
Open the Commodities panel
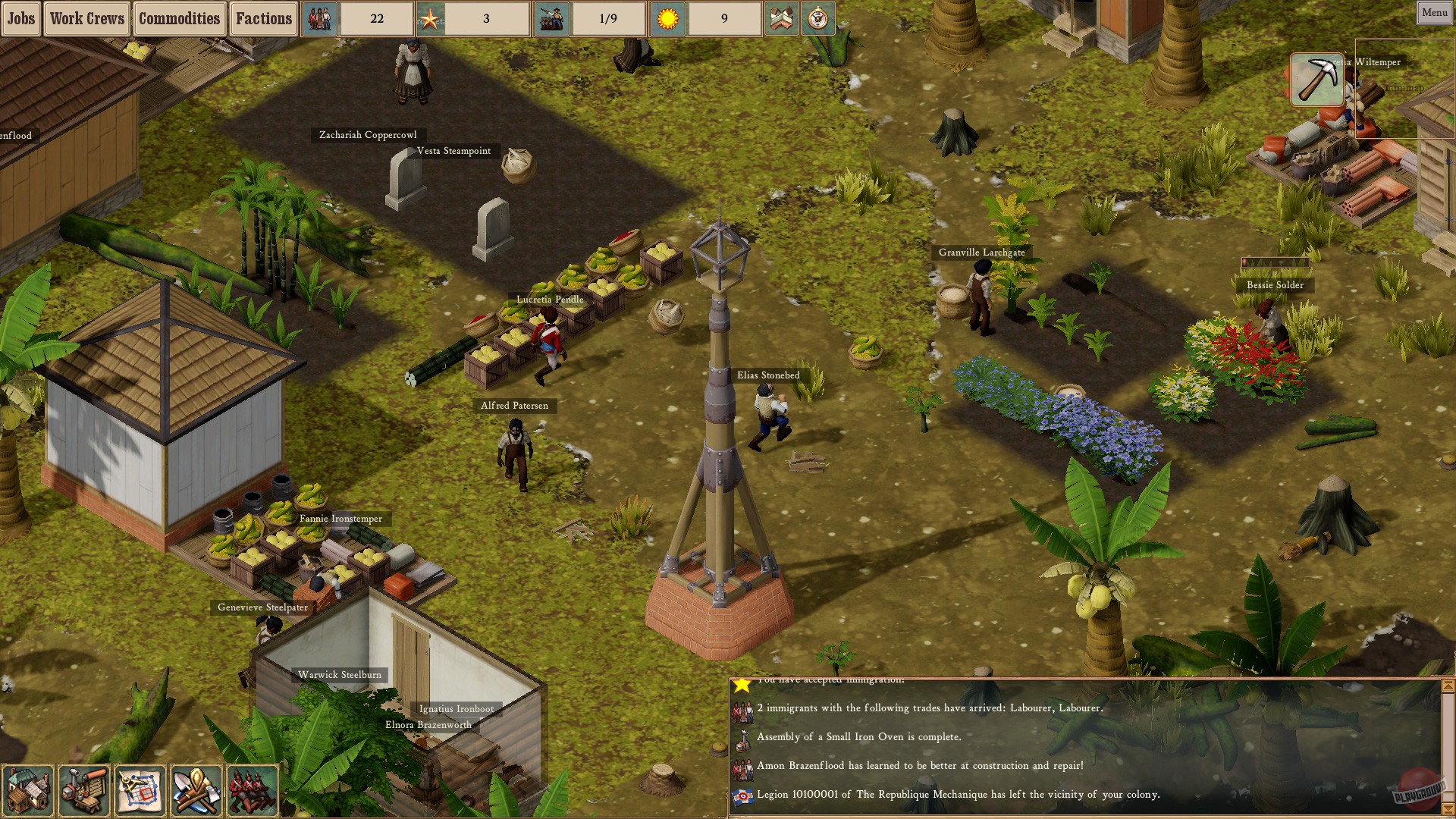pyautogui.click(x=180, y=18)
